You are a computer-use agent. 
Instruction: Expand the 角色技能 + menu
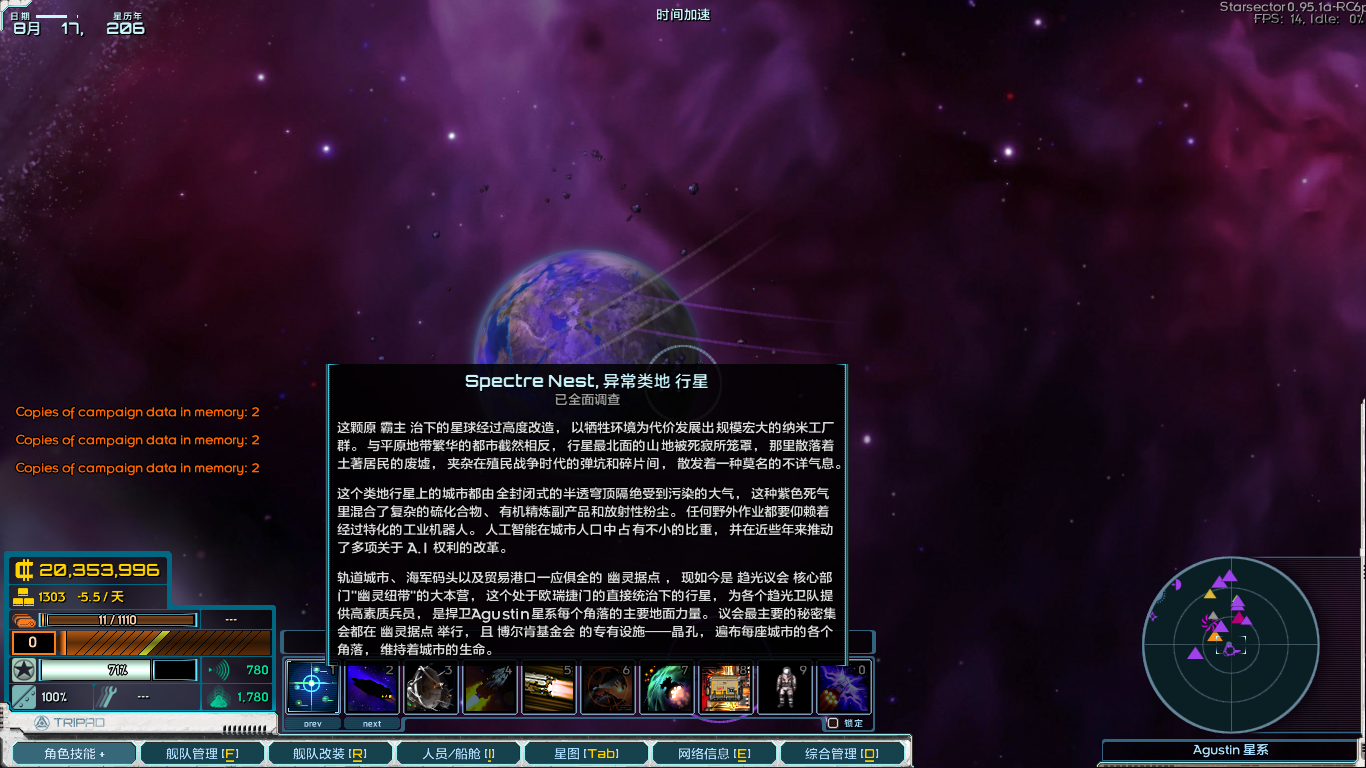[x=73, y=752]
